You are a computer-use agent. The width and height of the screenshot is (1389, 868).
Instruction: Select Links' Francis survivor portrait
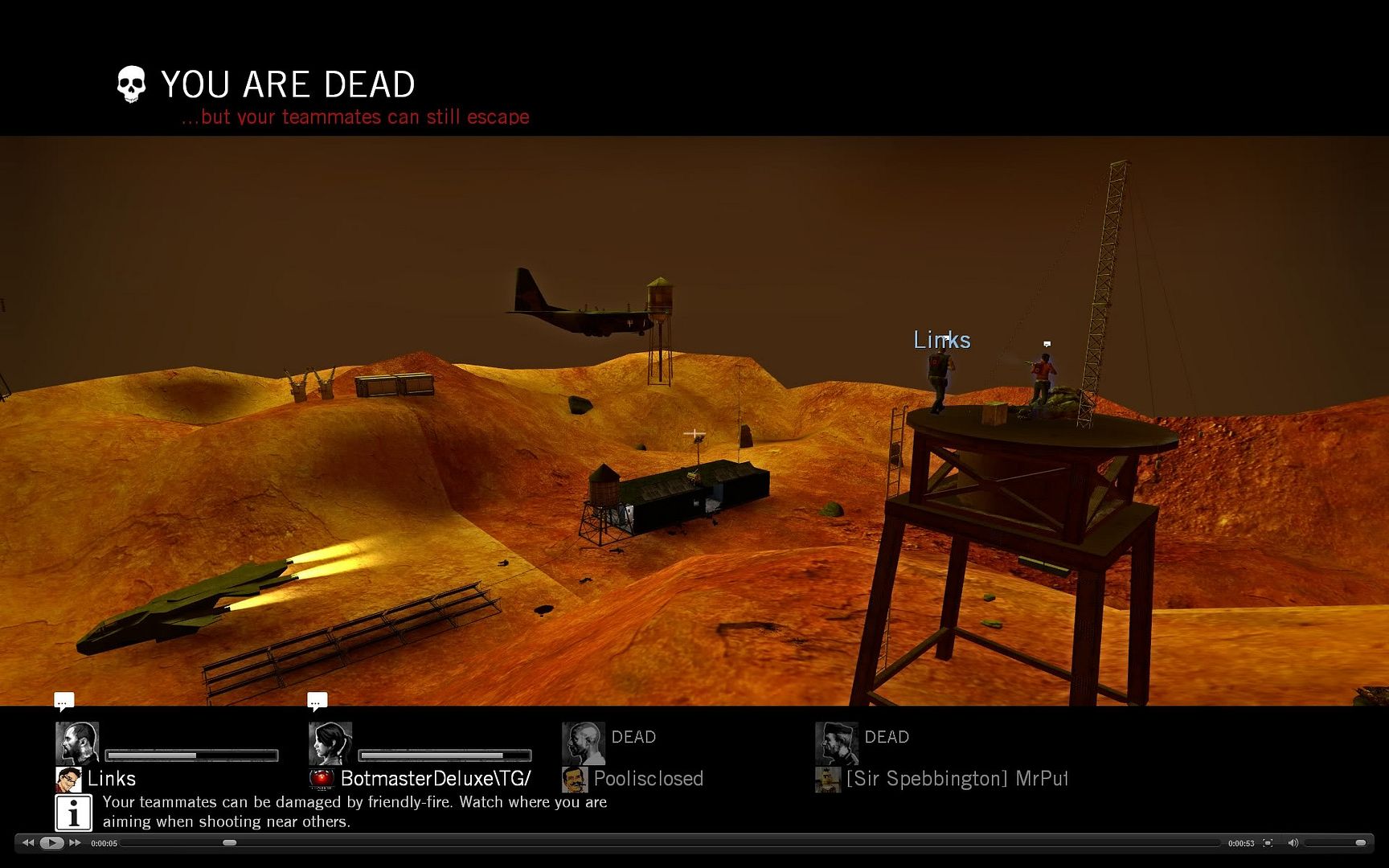click(77, 743)
